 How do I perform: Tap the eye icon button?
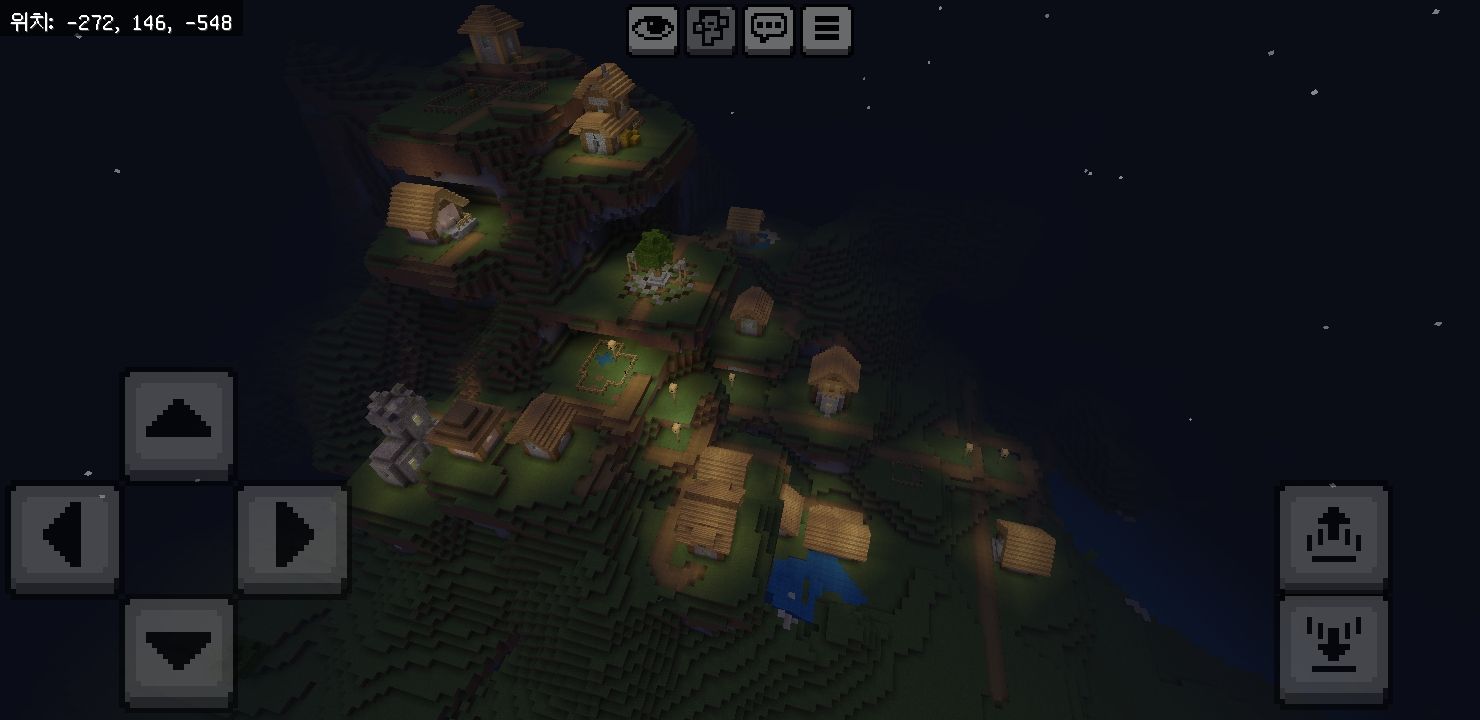pos(653,30)
